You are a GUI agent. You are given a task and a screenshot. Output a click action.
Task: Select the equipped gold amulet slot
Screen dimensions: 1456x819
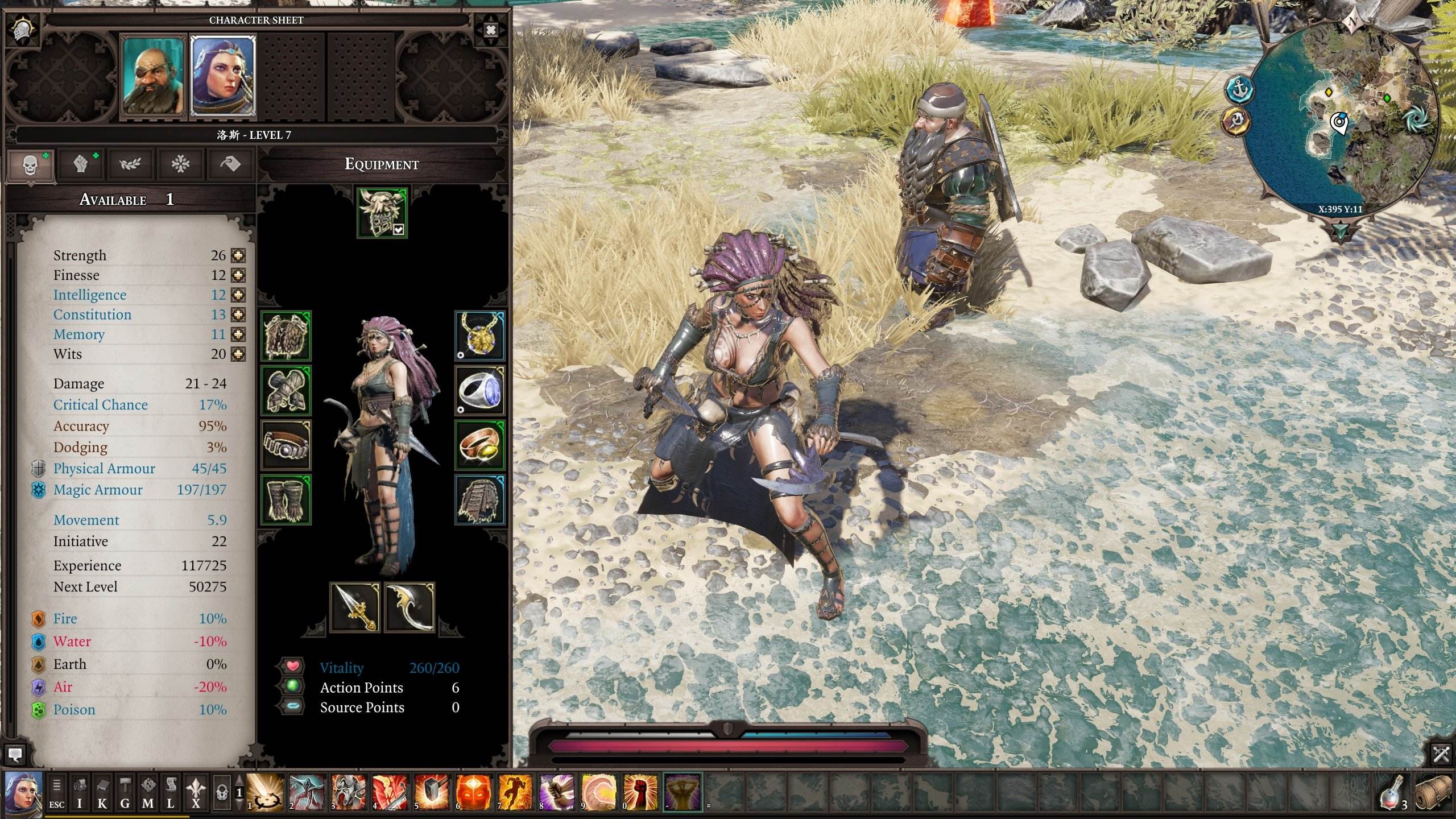click(479, 336)
